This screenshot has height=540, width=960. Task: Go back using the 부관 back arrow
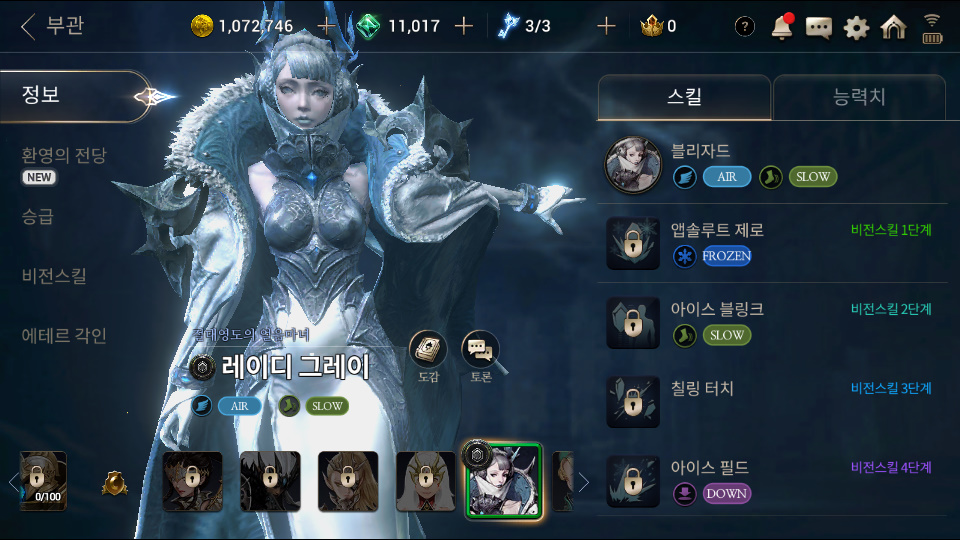[x=28, y=26]
